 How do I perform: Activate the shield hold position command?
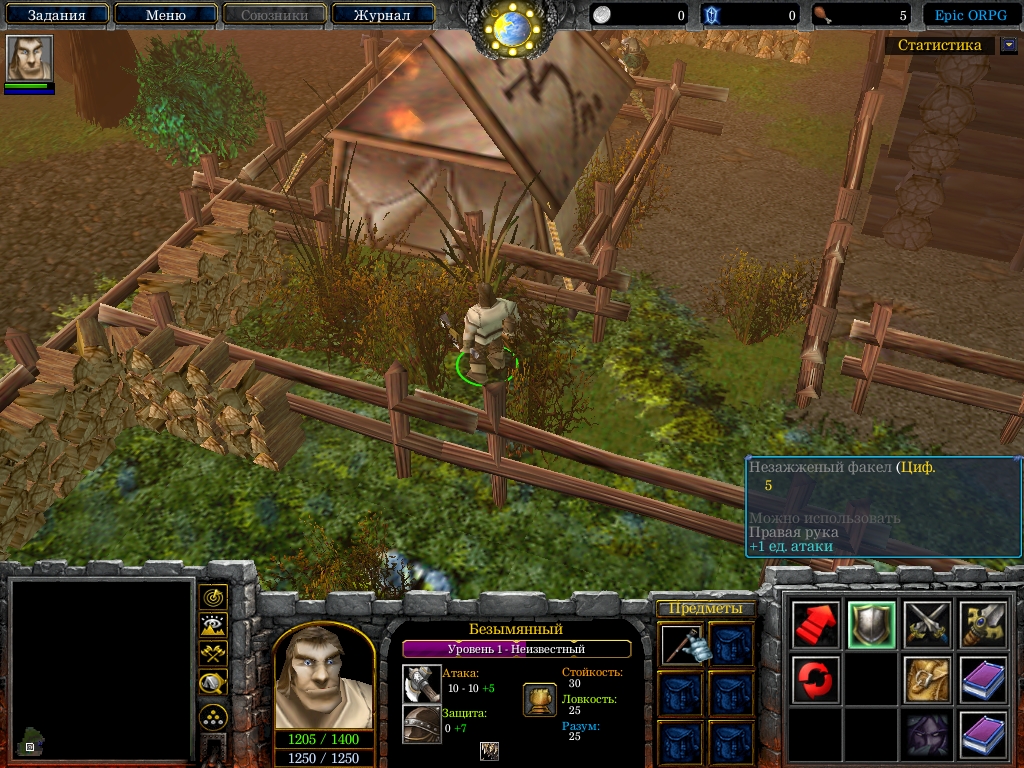point(871,625)
